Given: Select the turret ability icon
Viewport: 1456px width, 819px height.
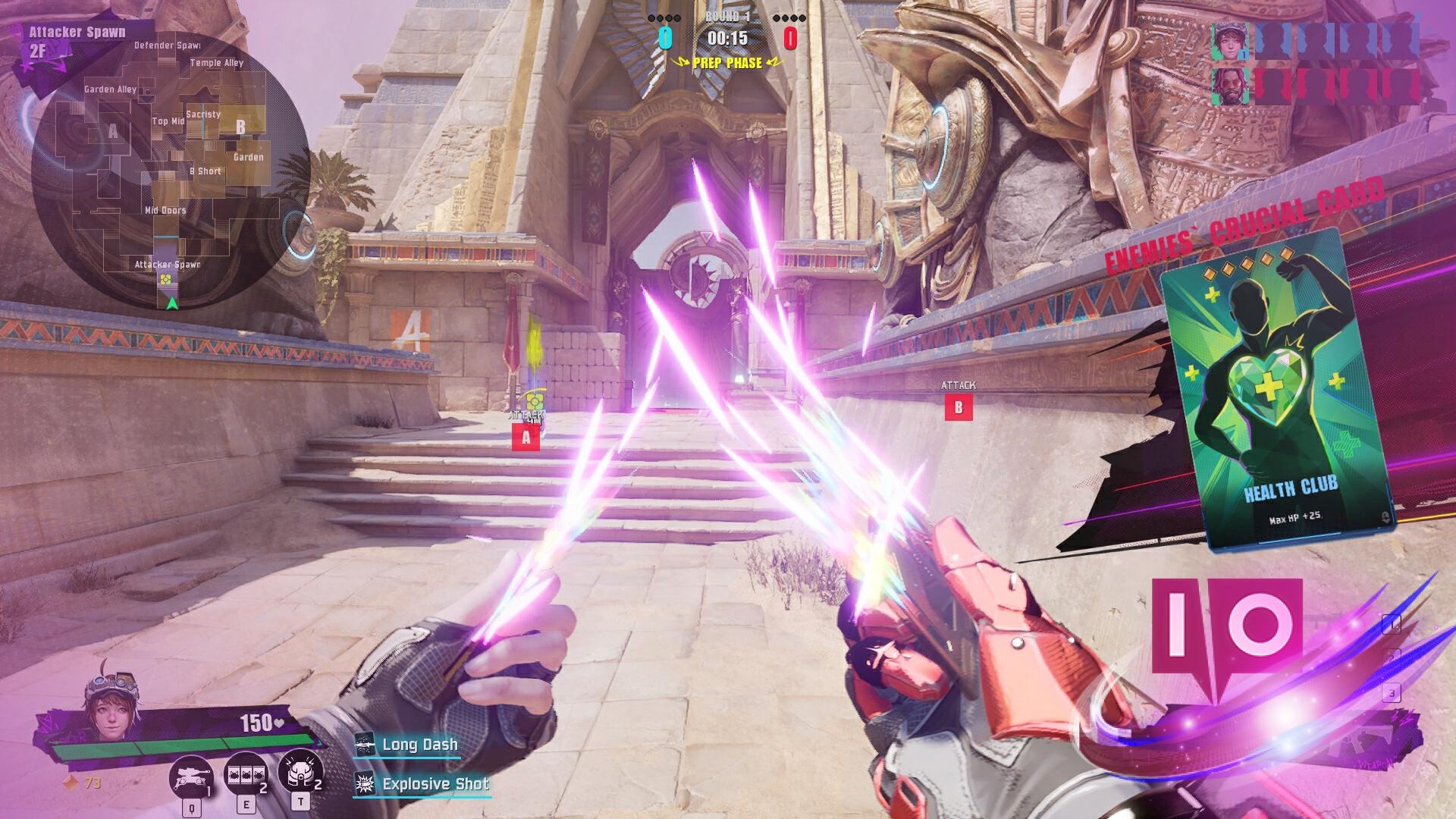Looking at the screenshot, I should (x=193, y=775).
